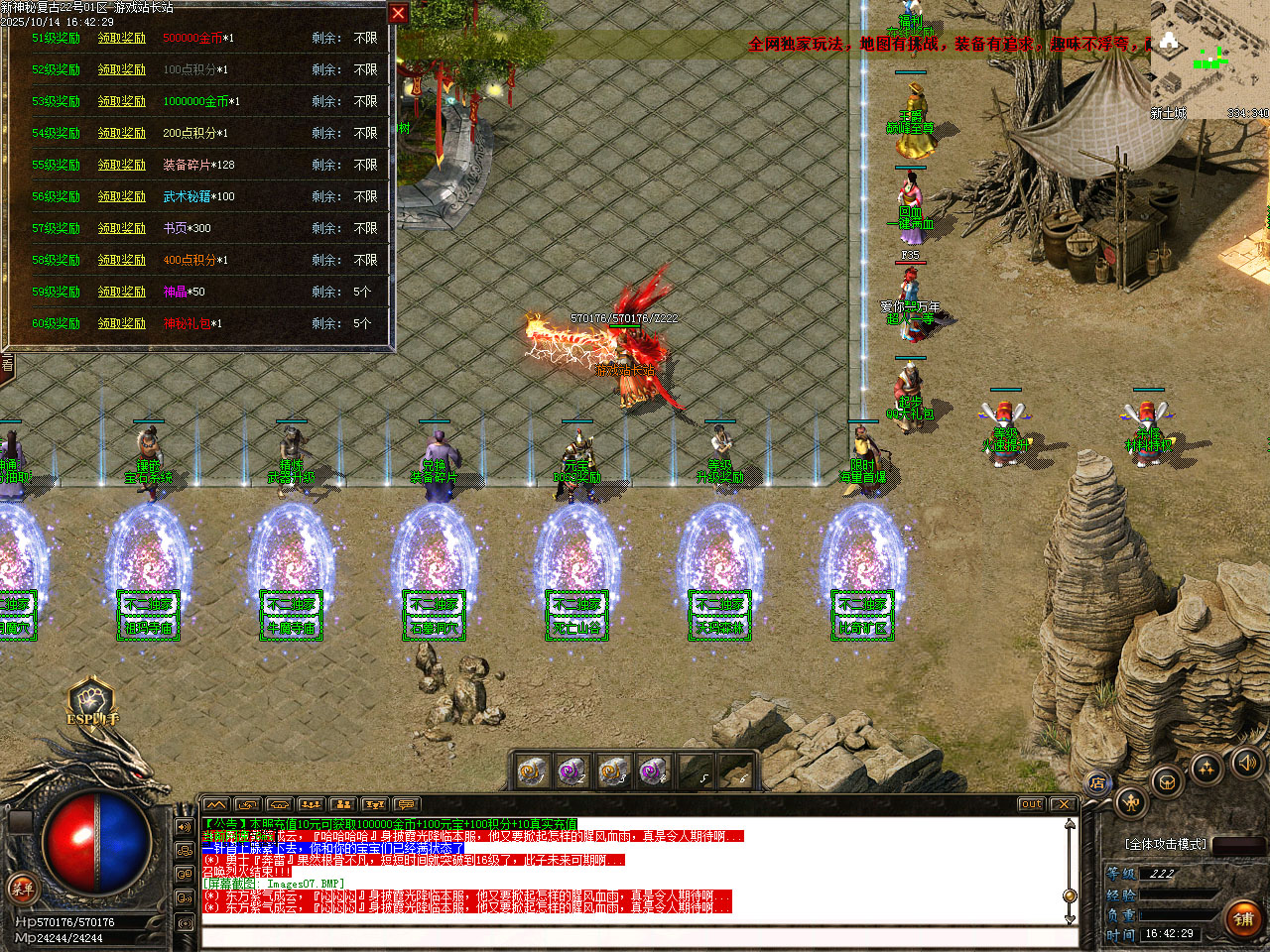Image resolution: width=1270 pixels, height=952 pixels.
Task: Switch the 全体攻击模式 attack mode label
Action: 1166,844
